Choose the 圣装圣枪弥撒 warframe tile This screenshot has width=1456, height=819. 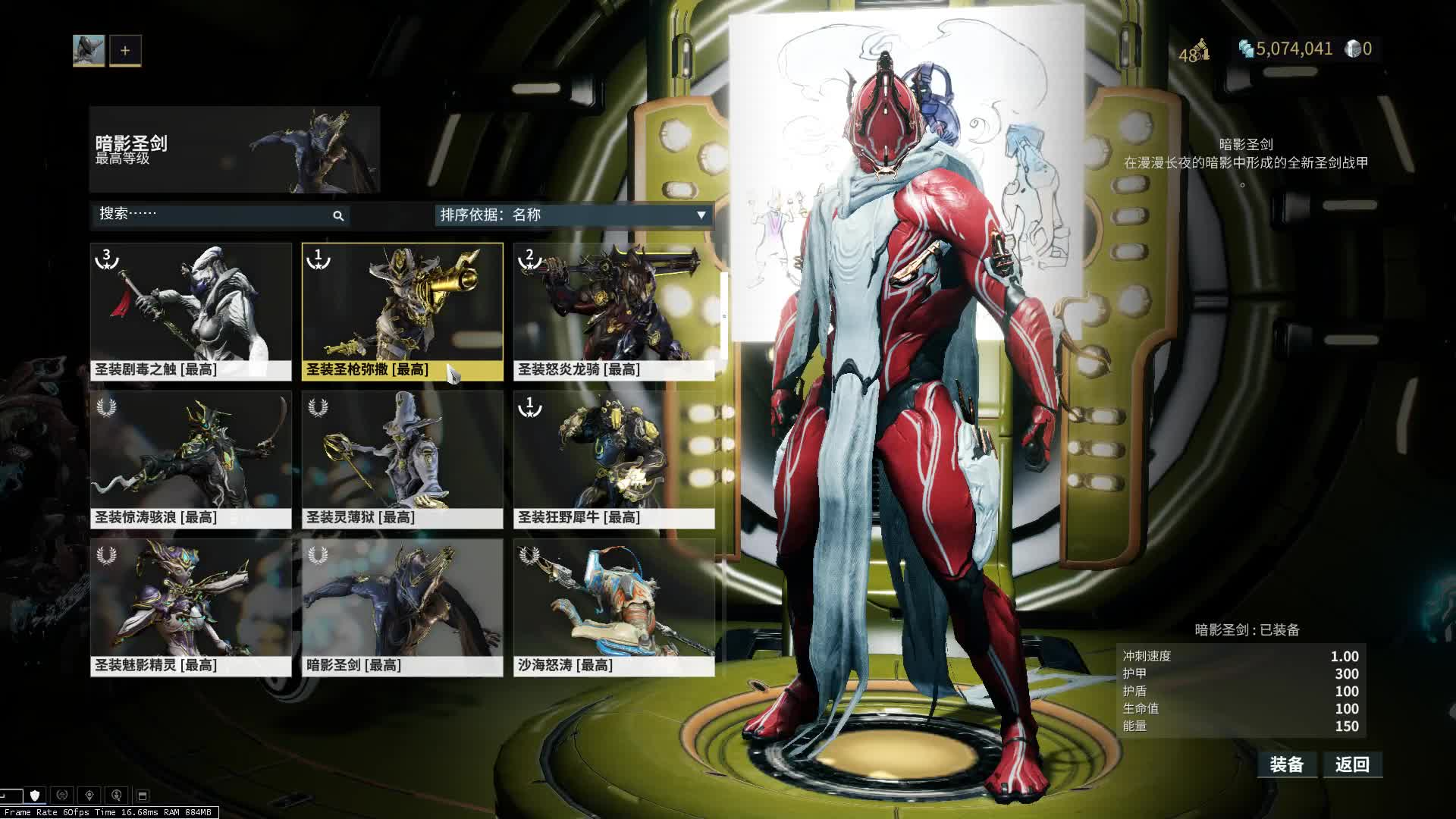pyautogui.click(x=402, y=311)
